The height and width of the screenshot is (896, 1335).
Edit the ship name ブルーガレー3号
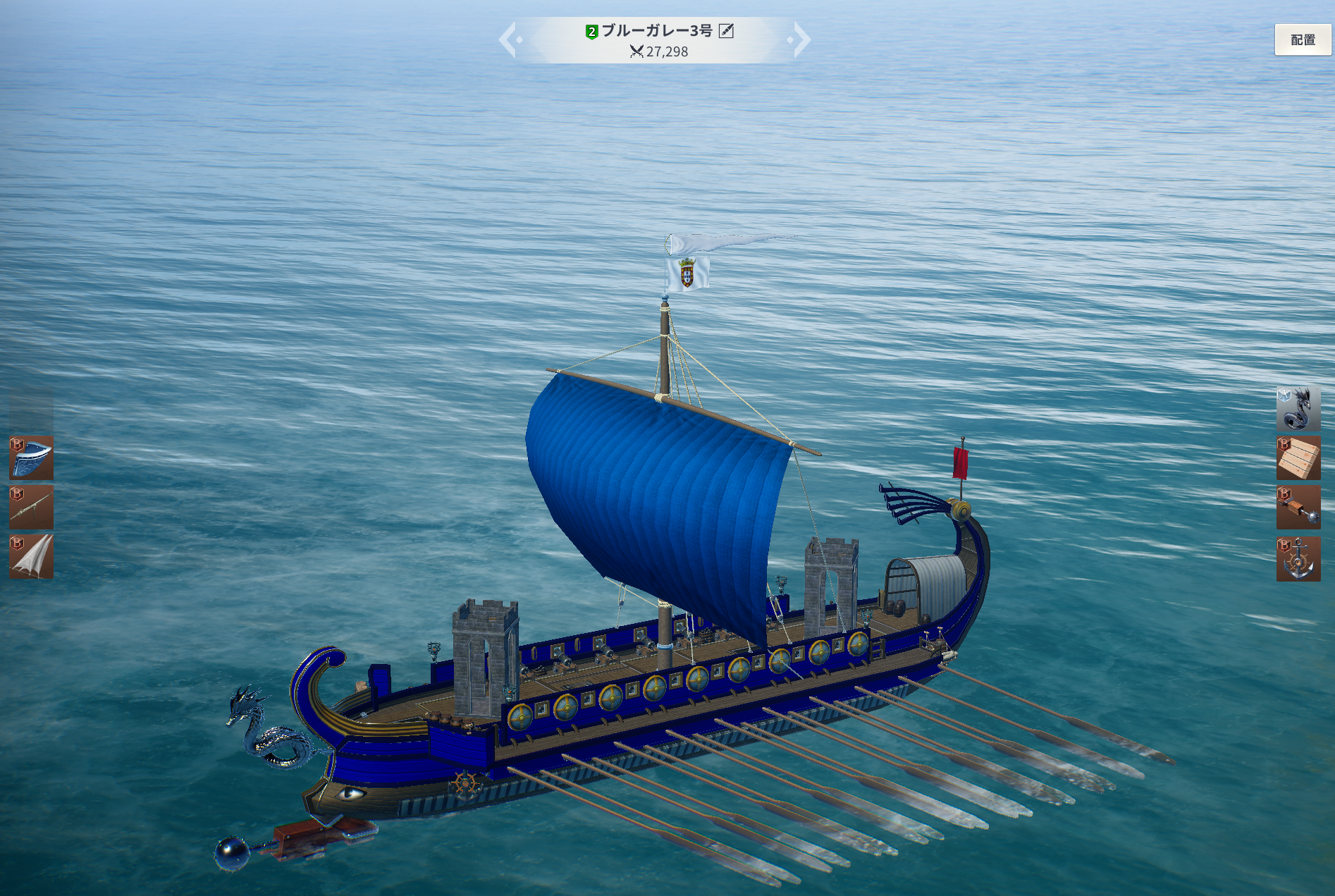coord(726,31)
